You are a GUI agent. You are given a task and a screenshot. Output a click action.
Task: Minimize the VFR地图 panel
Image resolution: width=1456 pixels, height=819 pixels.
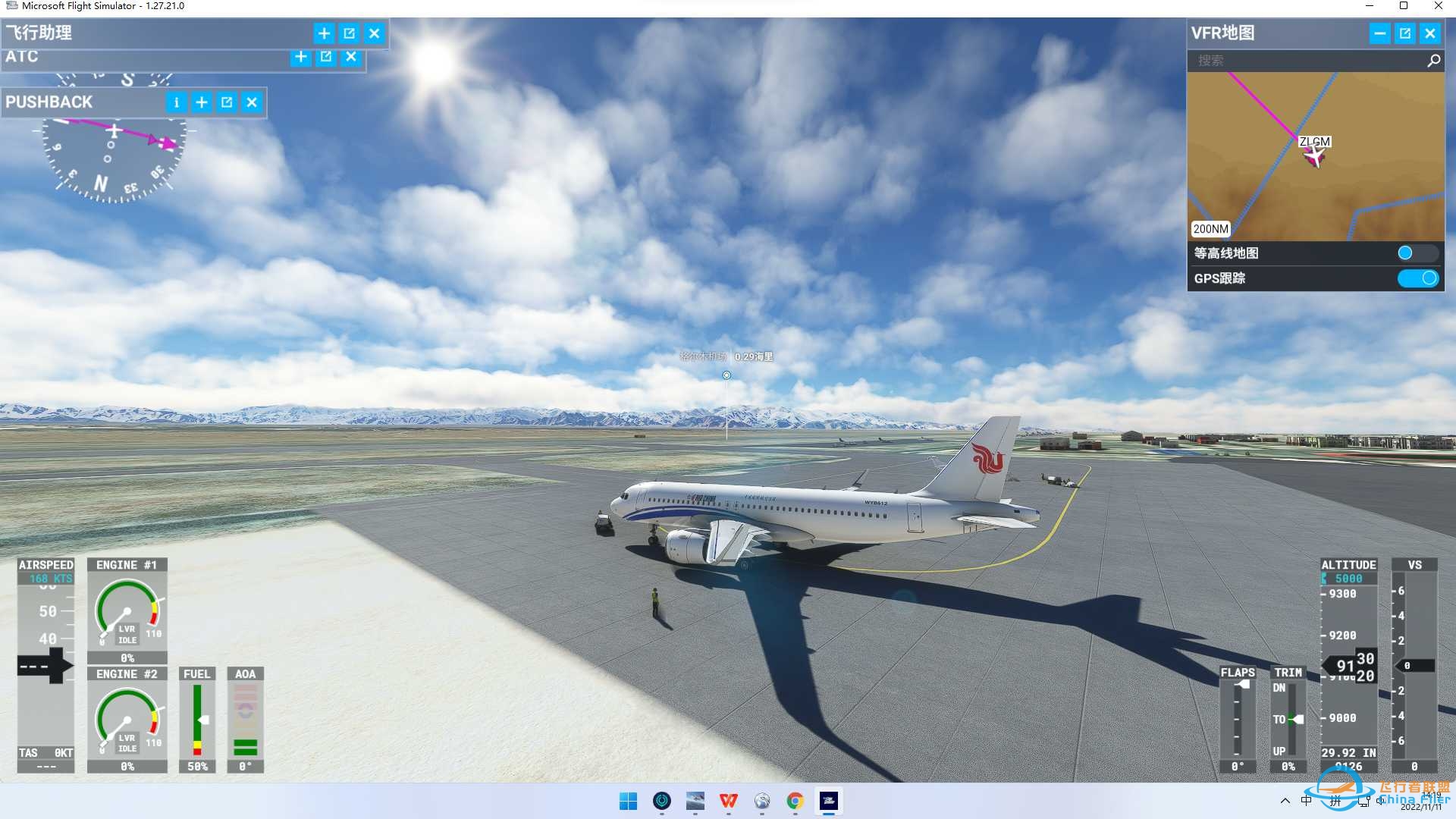[1379, 33]
